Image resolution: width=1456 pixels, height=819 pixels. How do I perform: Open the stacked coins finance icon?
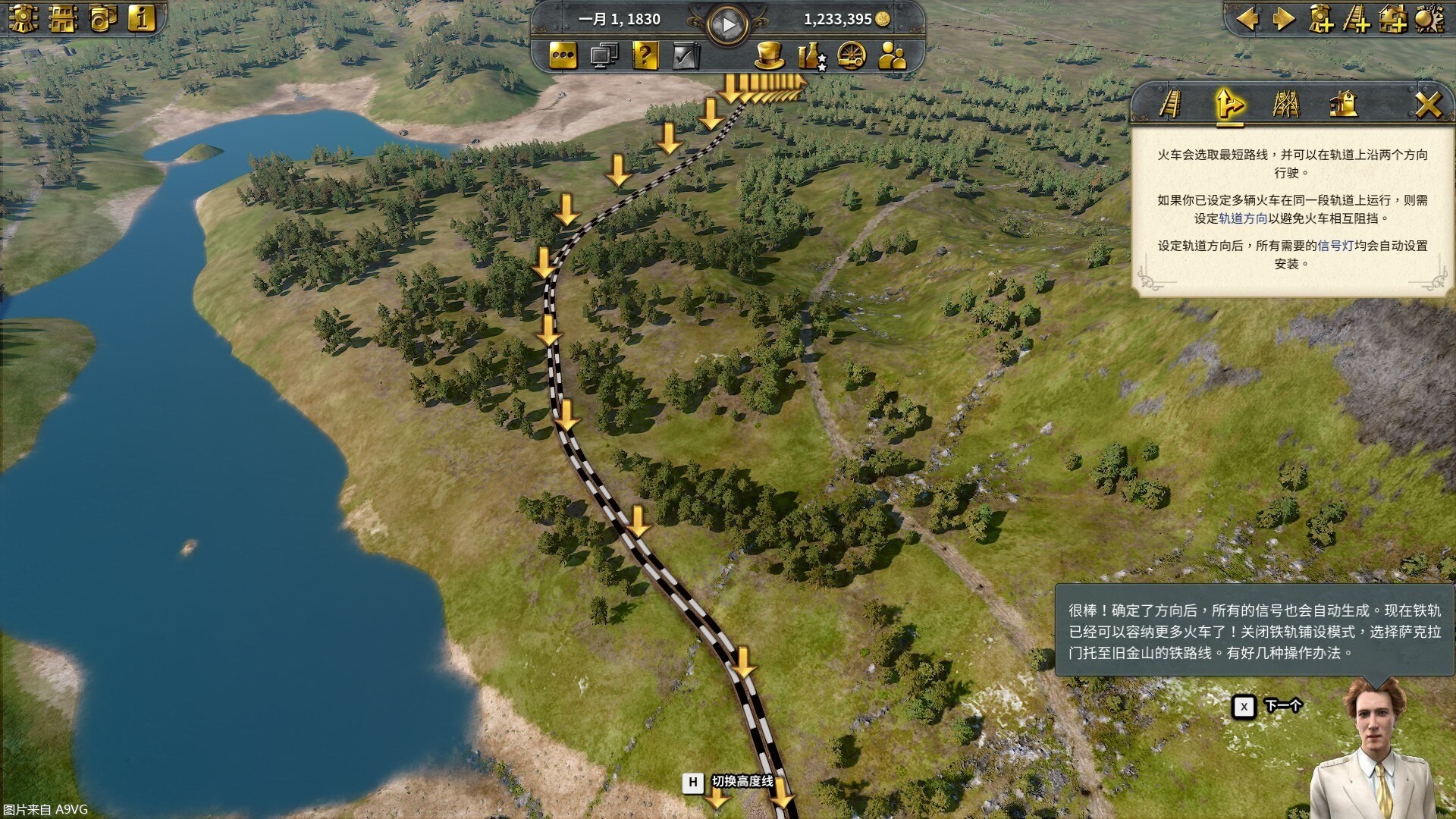[x=102, y=18]
